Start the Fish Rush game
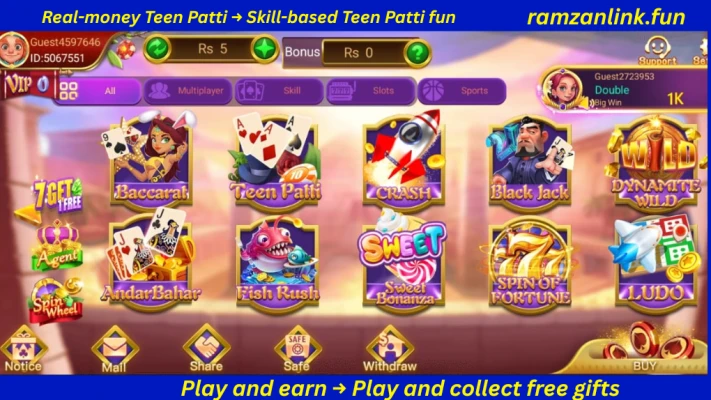The image size is (711, 400). 275,263
